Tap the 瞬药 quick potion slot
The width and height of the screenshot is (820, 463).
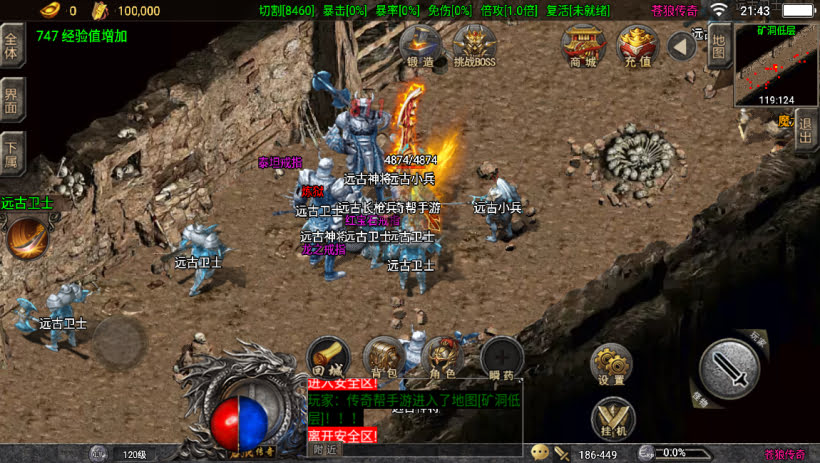pos(501,358)
